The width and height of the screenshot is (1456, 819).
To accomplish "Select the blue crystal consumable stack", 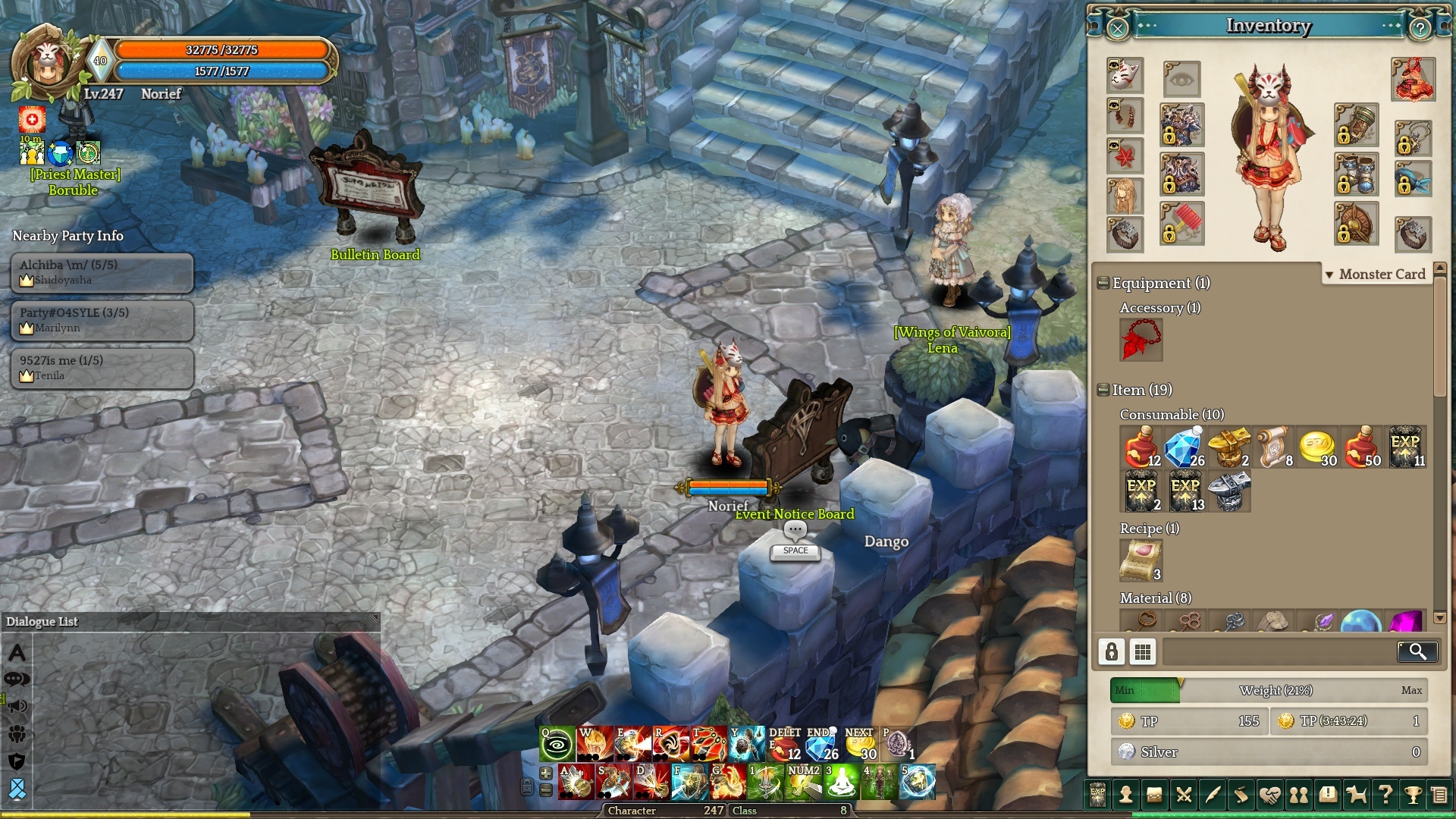I will tap(1185, 447).
